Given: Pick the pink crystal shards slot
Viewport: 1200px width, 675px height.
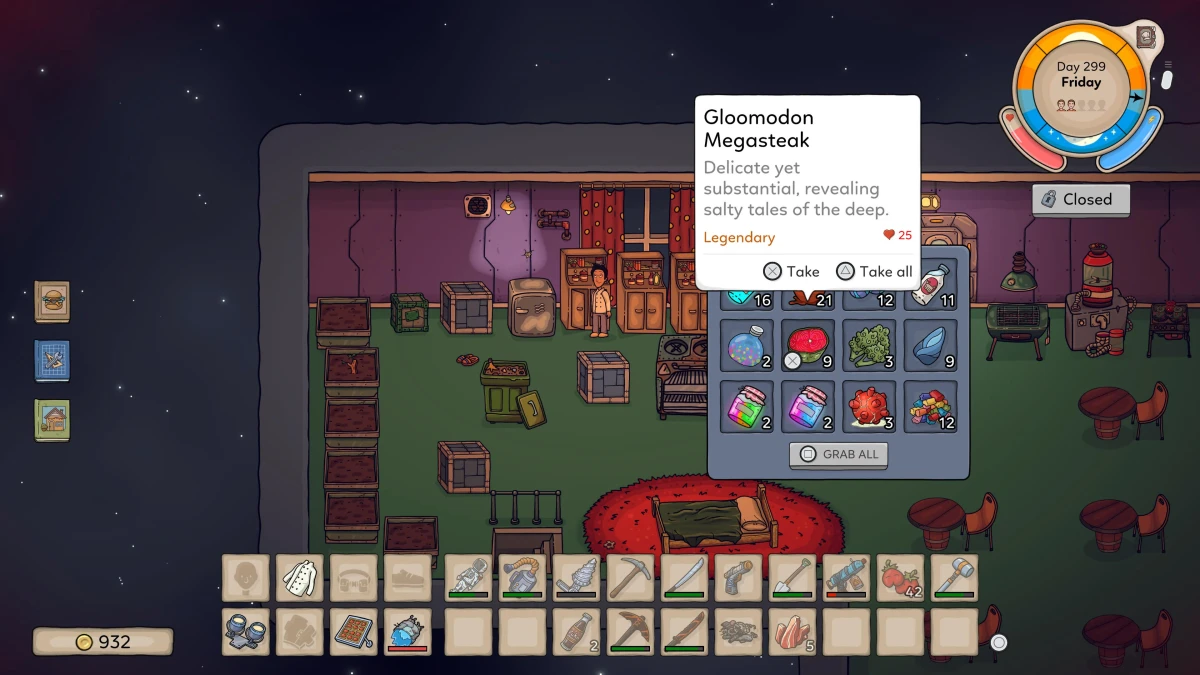Looking at the screenshot, I should [792, 632].
